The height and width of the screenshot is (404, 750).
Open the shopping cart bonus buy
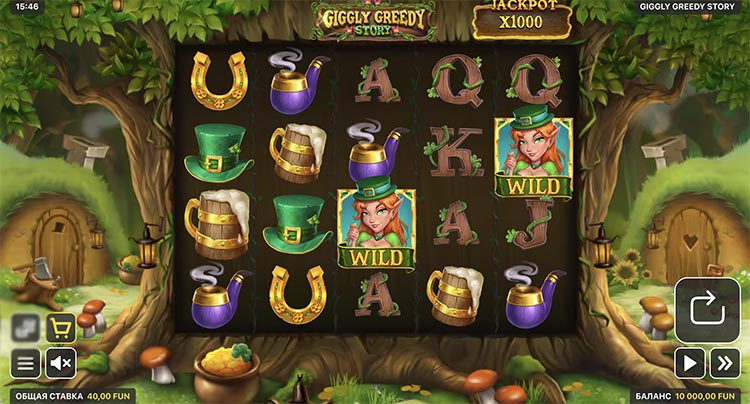[x=61, y=328]
